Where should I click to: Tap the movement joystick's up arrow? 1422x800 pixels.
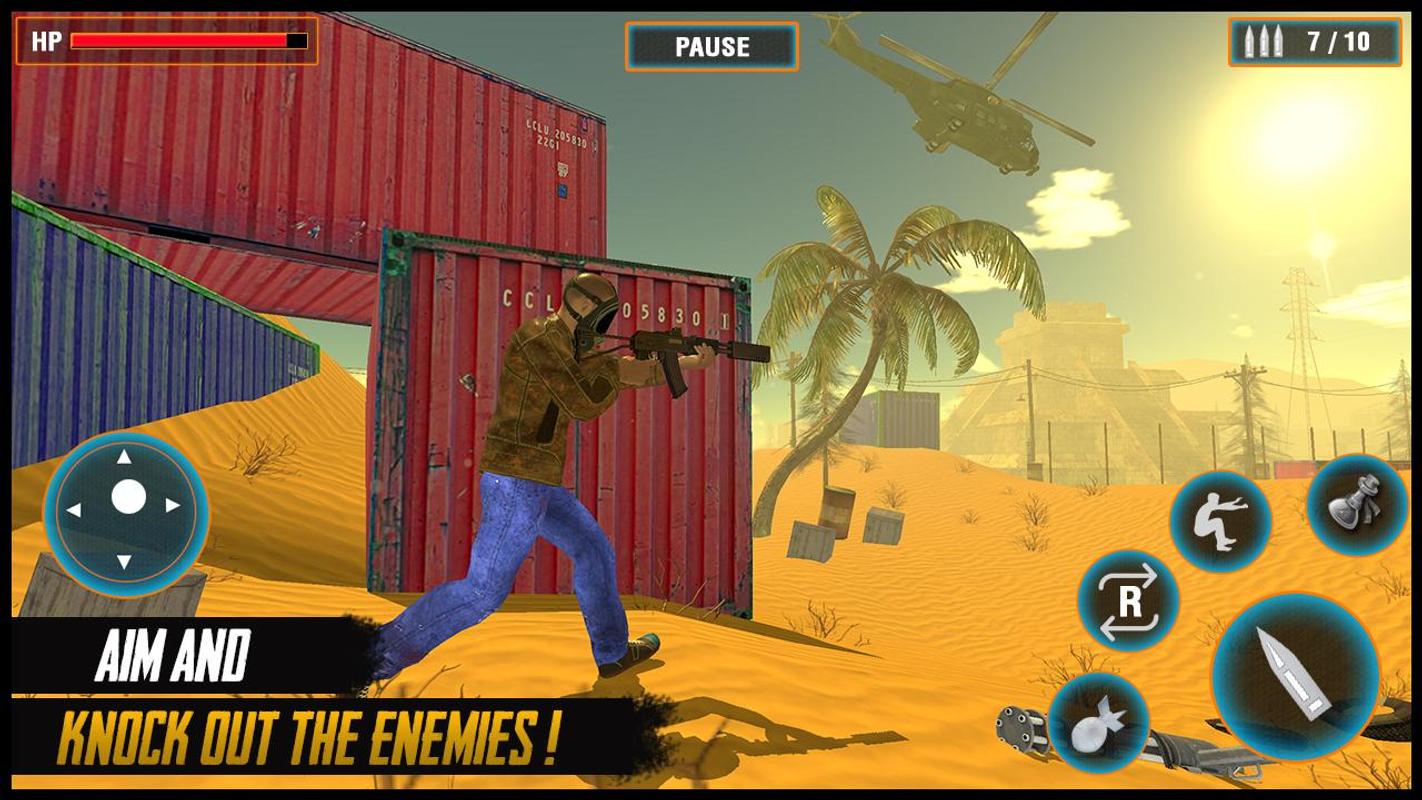(x=124, y=458)
